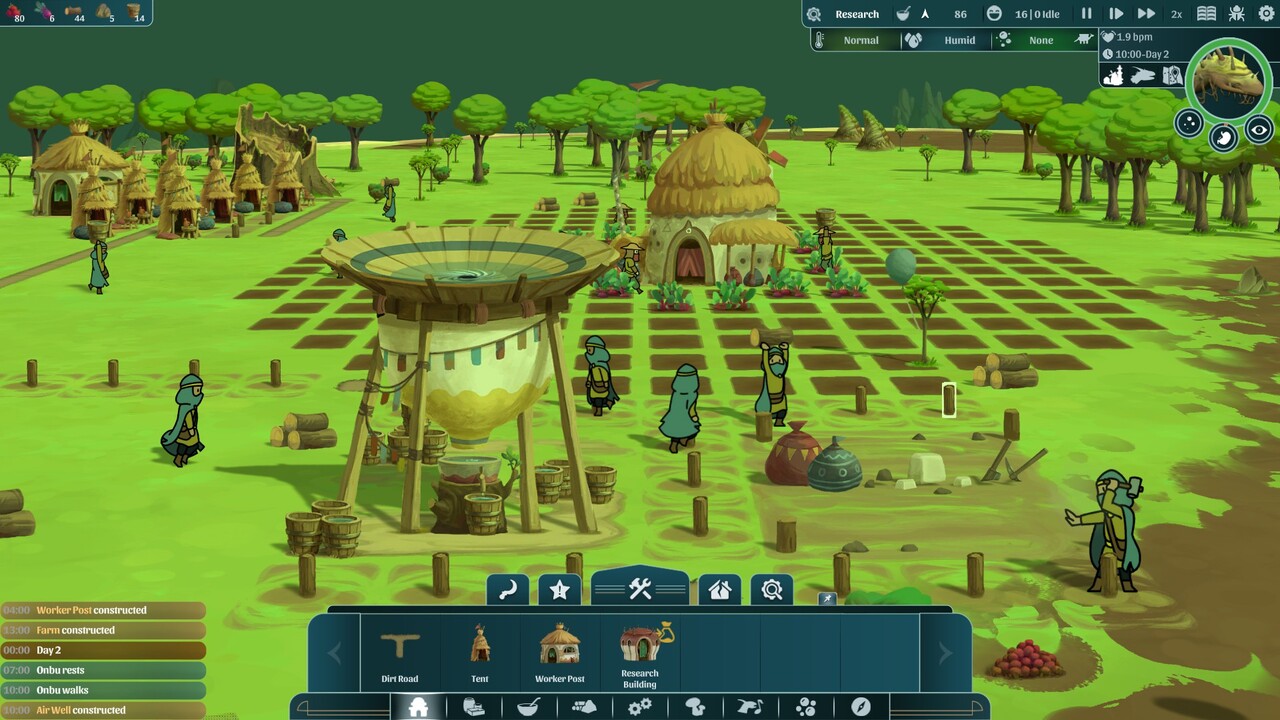Open the book encyclopedia icon

(1207, 14)
